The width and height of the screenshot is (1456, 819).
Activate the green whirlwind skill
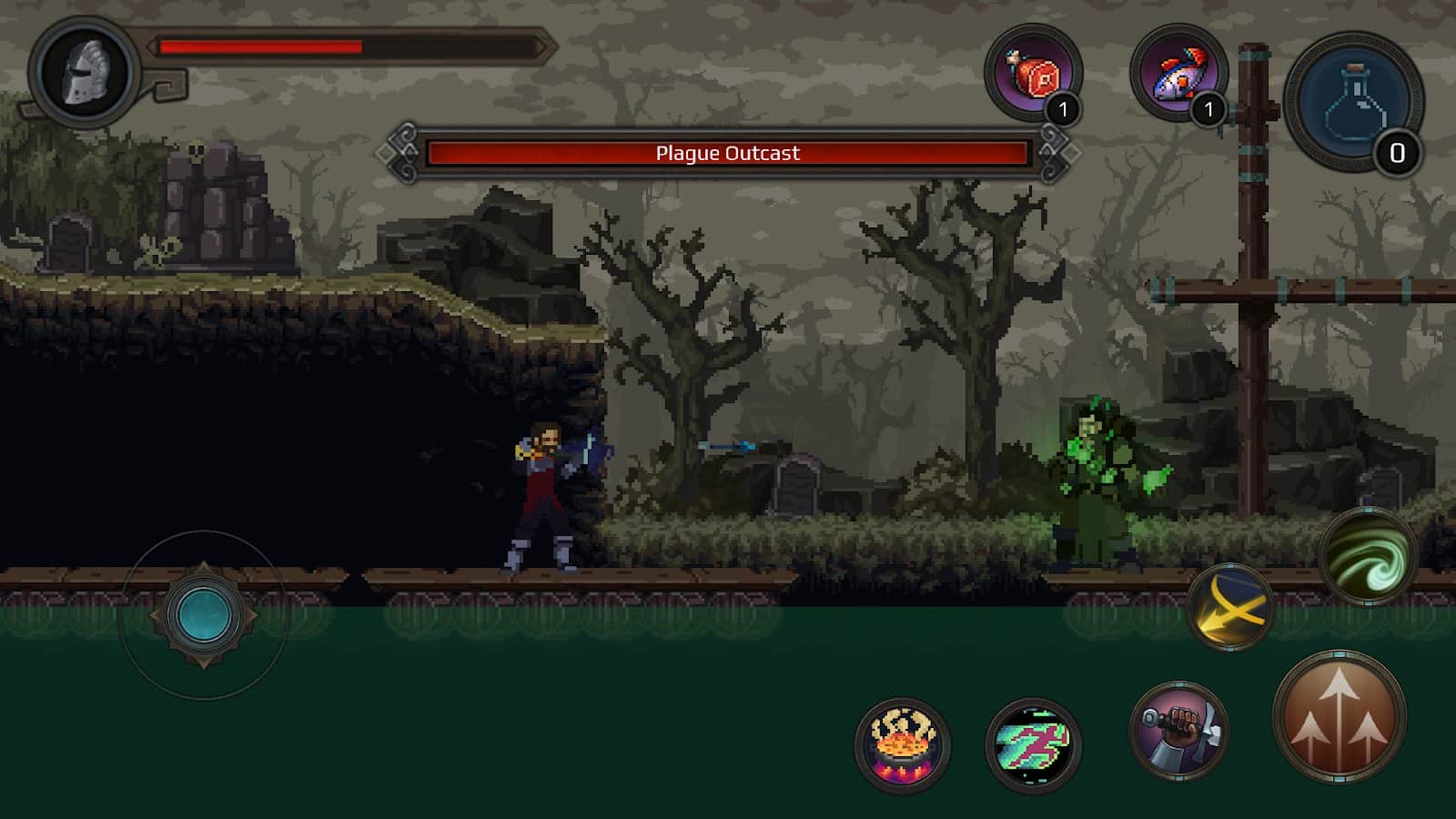click(1367, 556)
